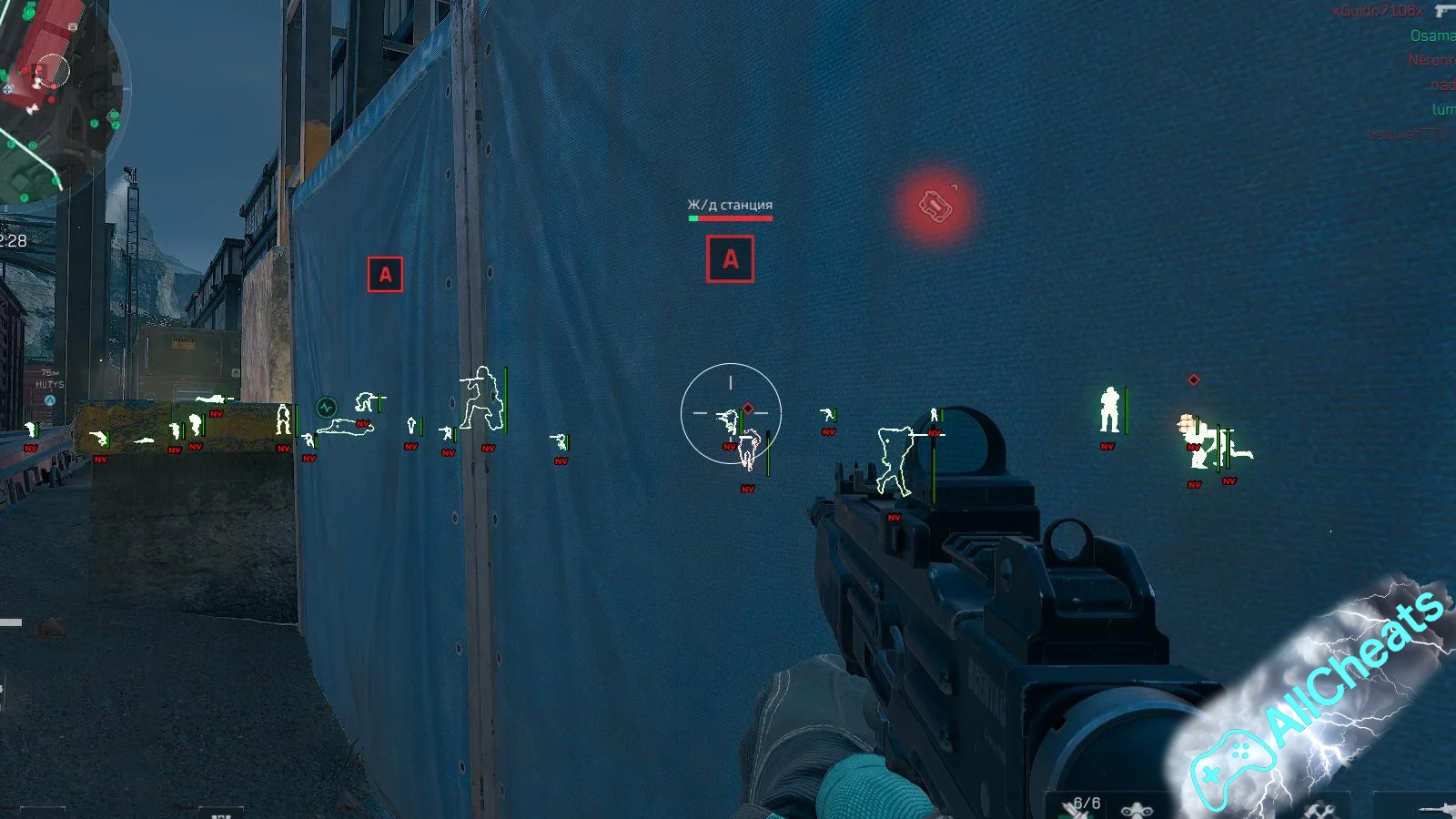Image resolution: width=1456 pixels, height=819 pixels.
Task: Click the green heartbeat pulse icon
Action: (326, 408)
